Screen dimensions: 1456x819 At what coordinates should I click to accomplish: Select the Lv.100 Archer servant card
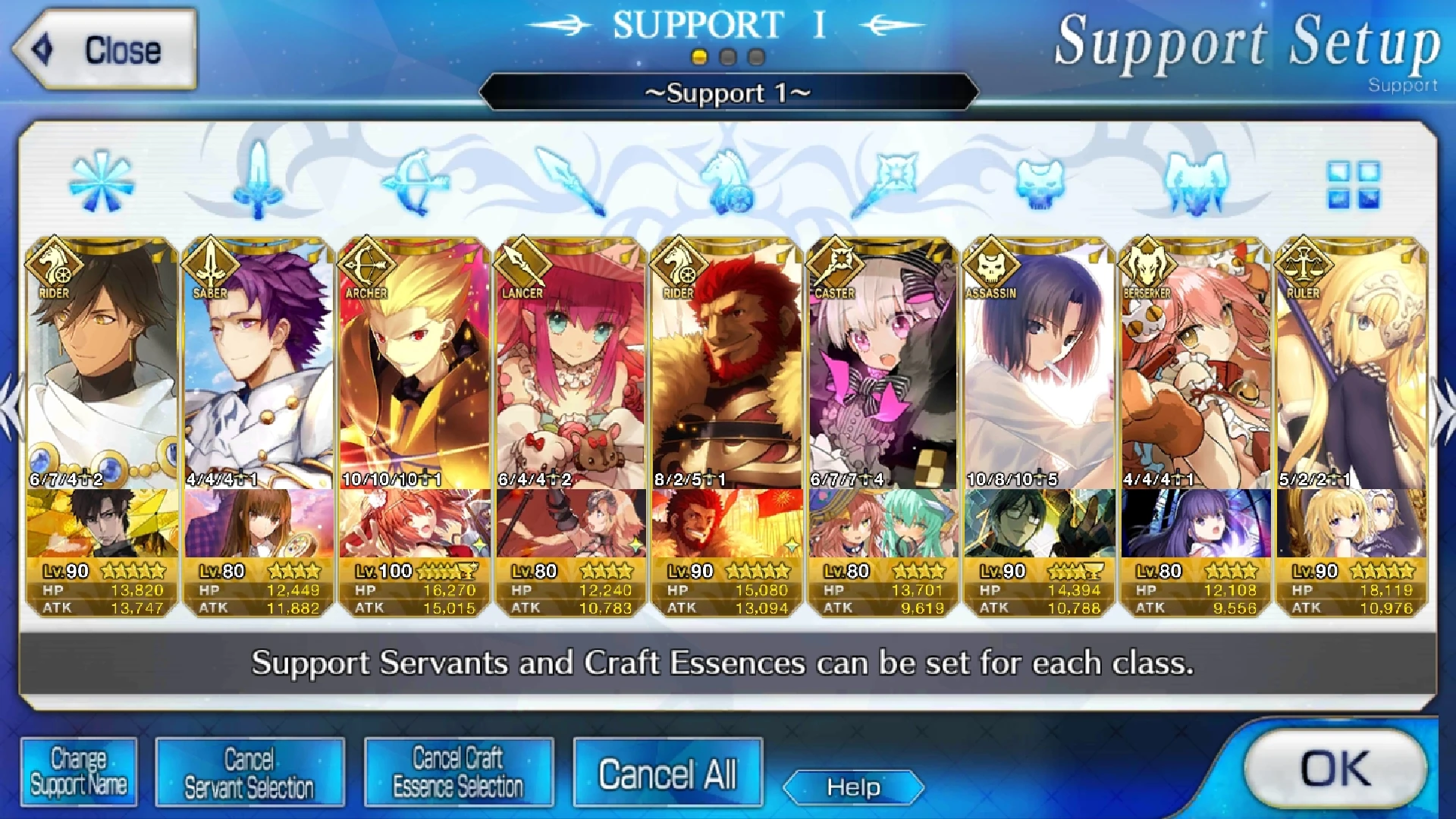click(x=414, y=379)
